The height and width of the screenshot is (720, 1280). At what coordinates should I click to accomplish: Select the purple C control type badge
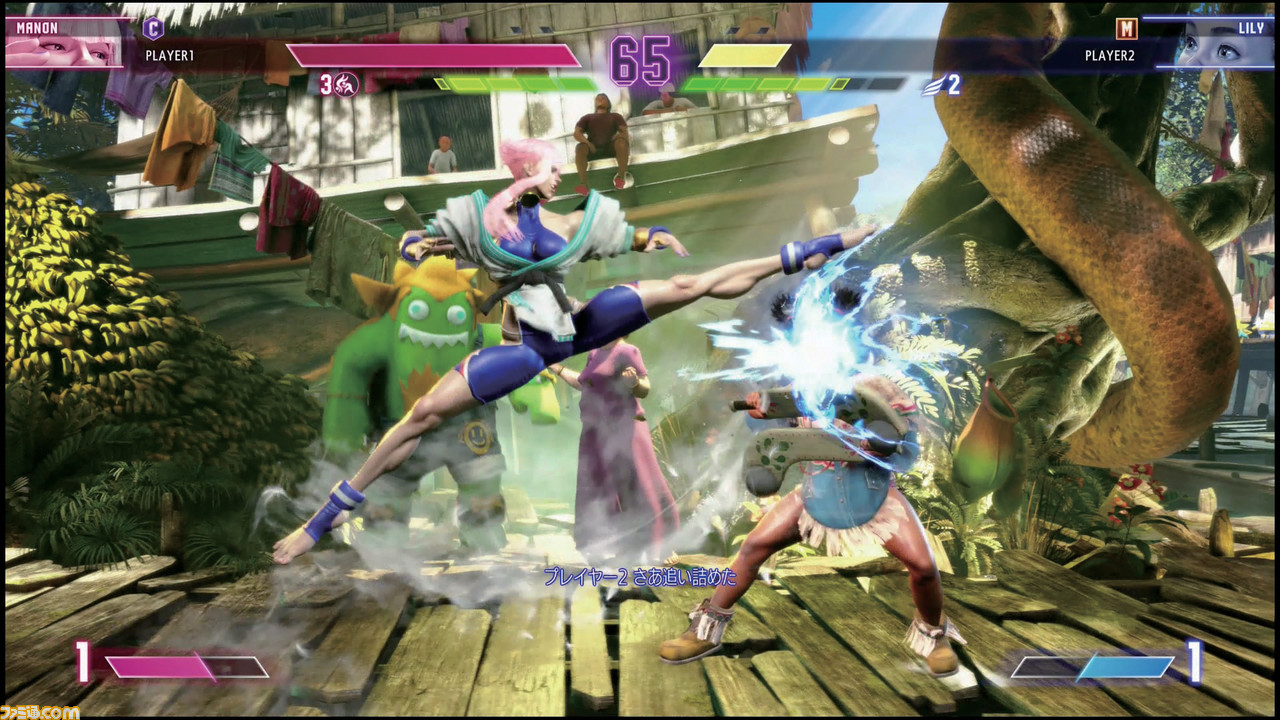point(153,28)
